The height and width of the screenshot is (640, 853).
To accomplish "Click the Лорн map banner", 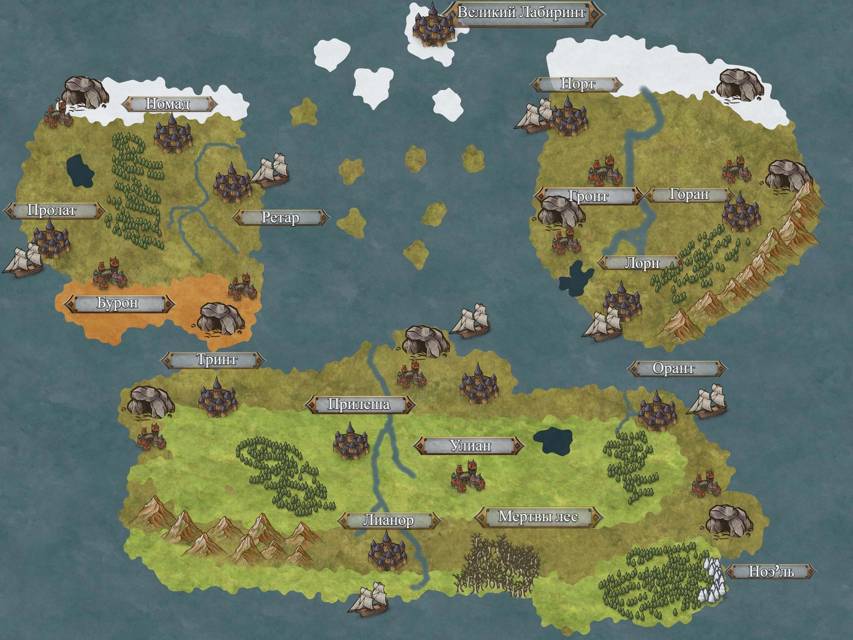I will [x=637, y=262].
